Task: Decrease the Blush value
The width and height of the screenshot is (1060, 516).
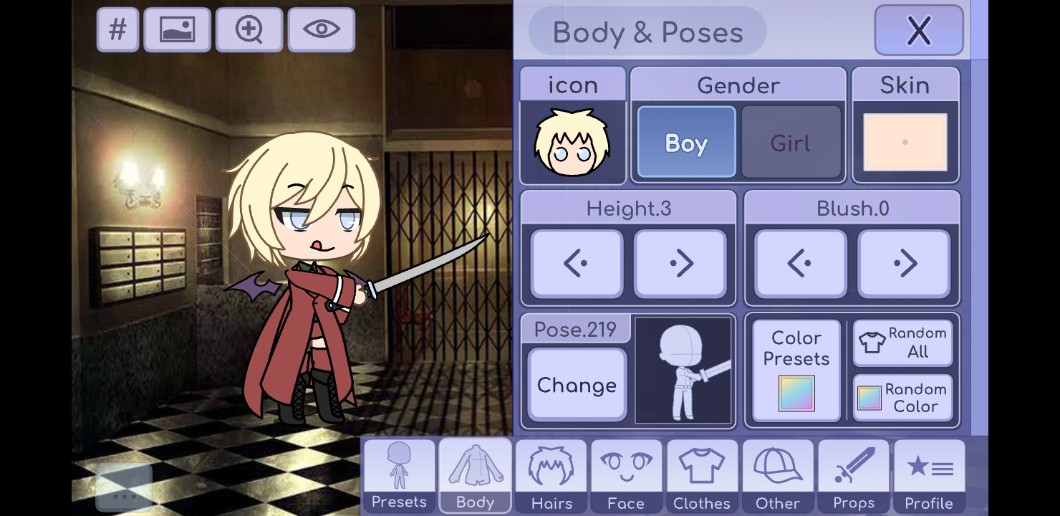Action: click(x=799, y=264)
